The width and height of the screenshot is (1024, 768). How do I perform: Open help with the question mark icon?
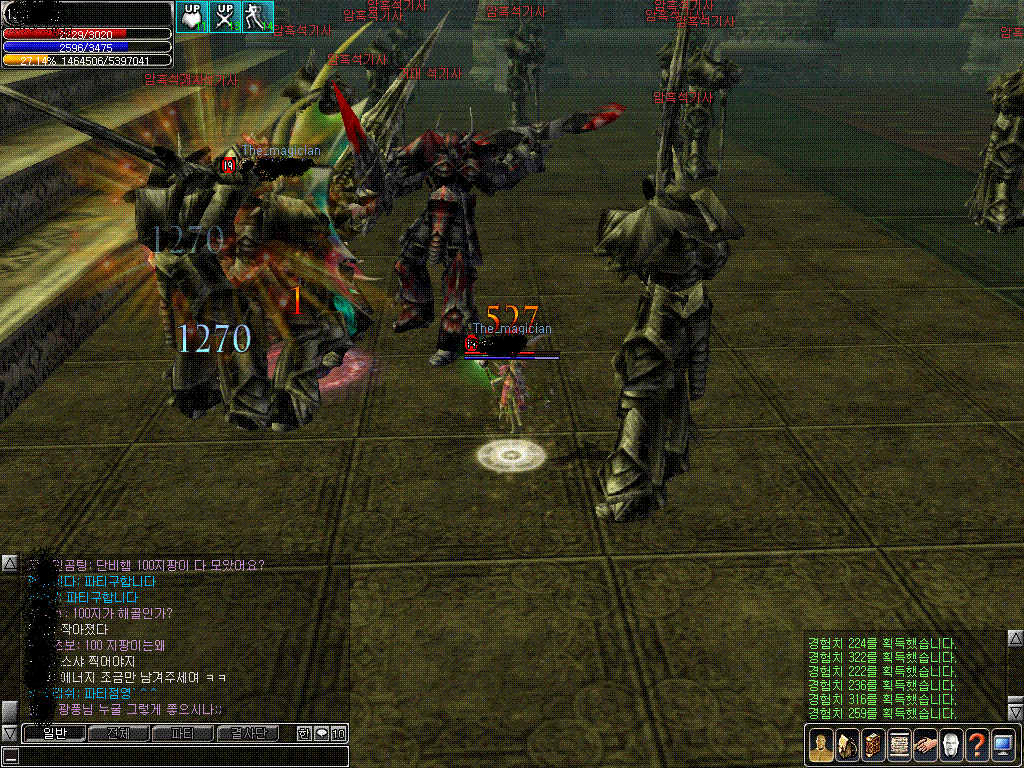click(977, 745)
